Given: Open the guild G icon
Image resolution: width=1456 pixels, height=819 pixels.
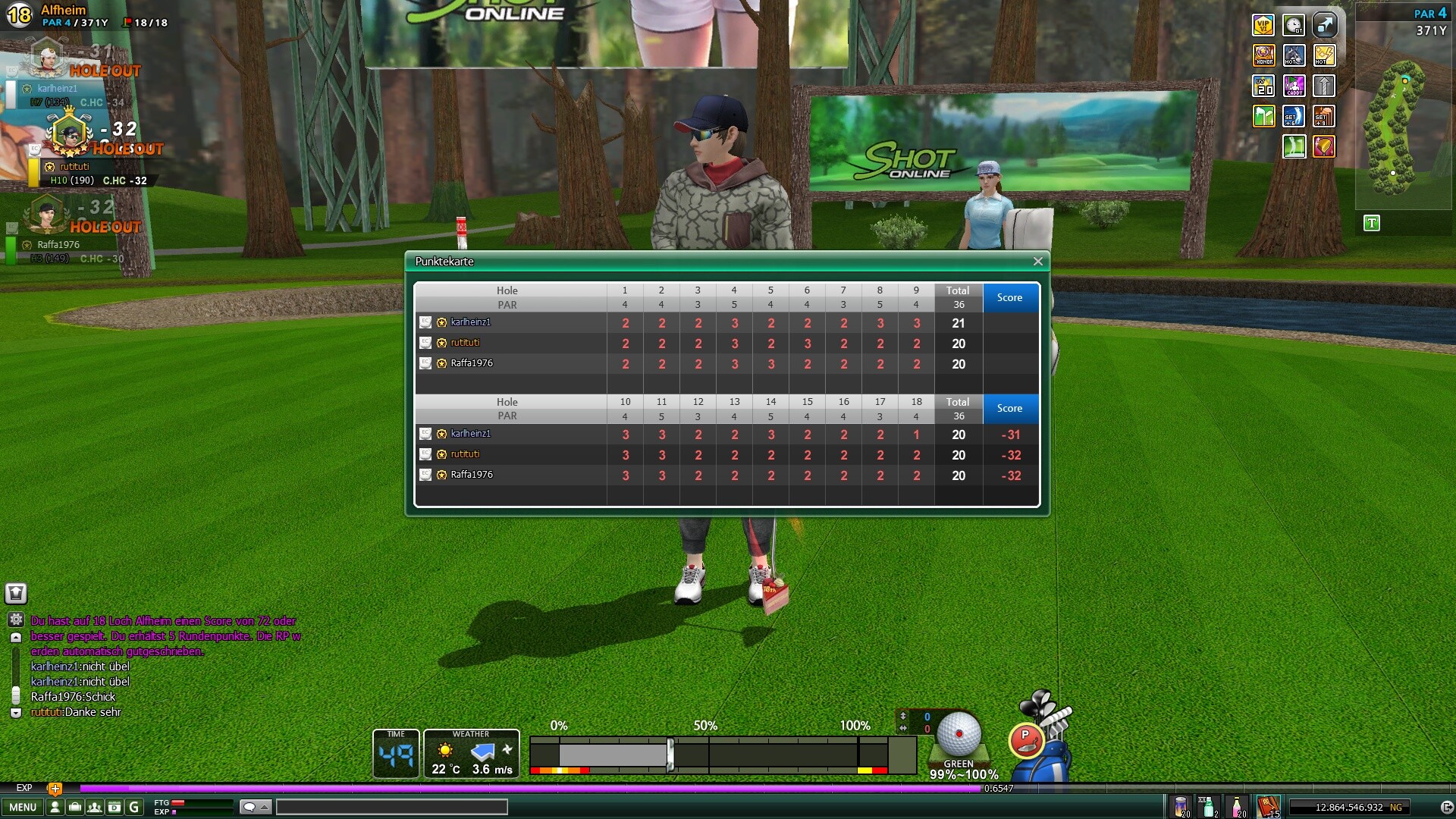Looking at the screenshot, I should click(134, 807).
